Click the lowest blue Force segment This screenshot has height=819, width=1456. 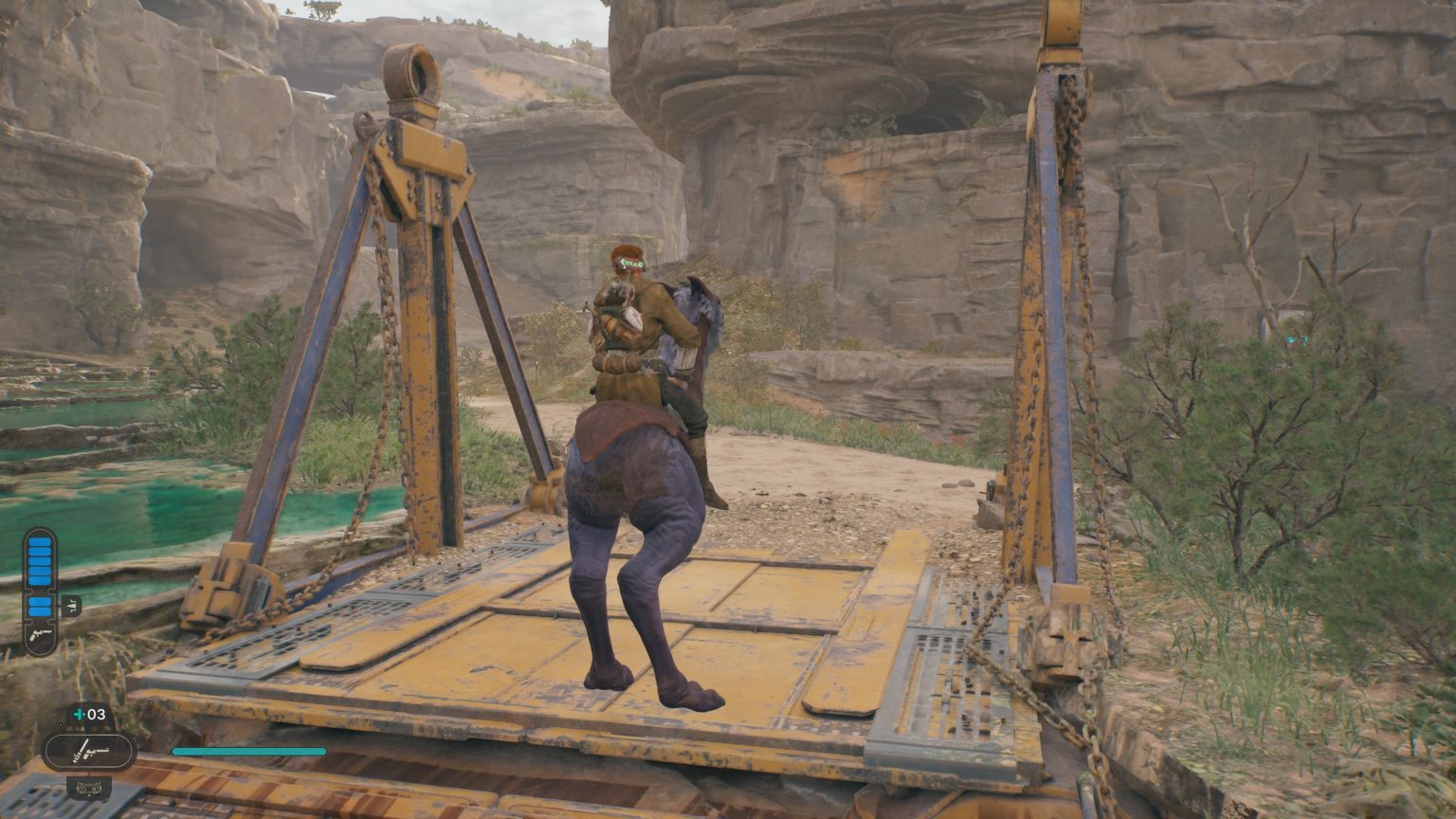(40, 611)
